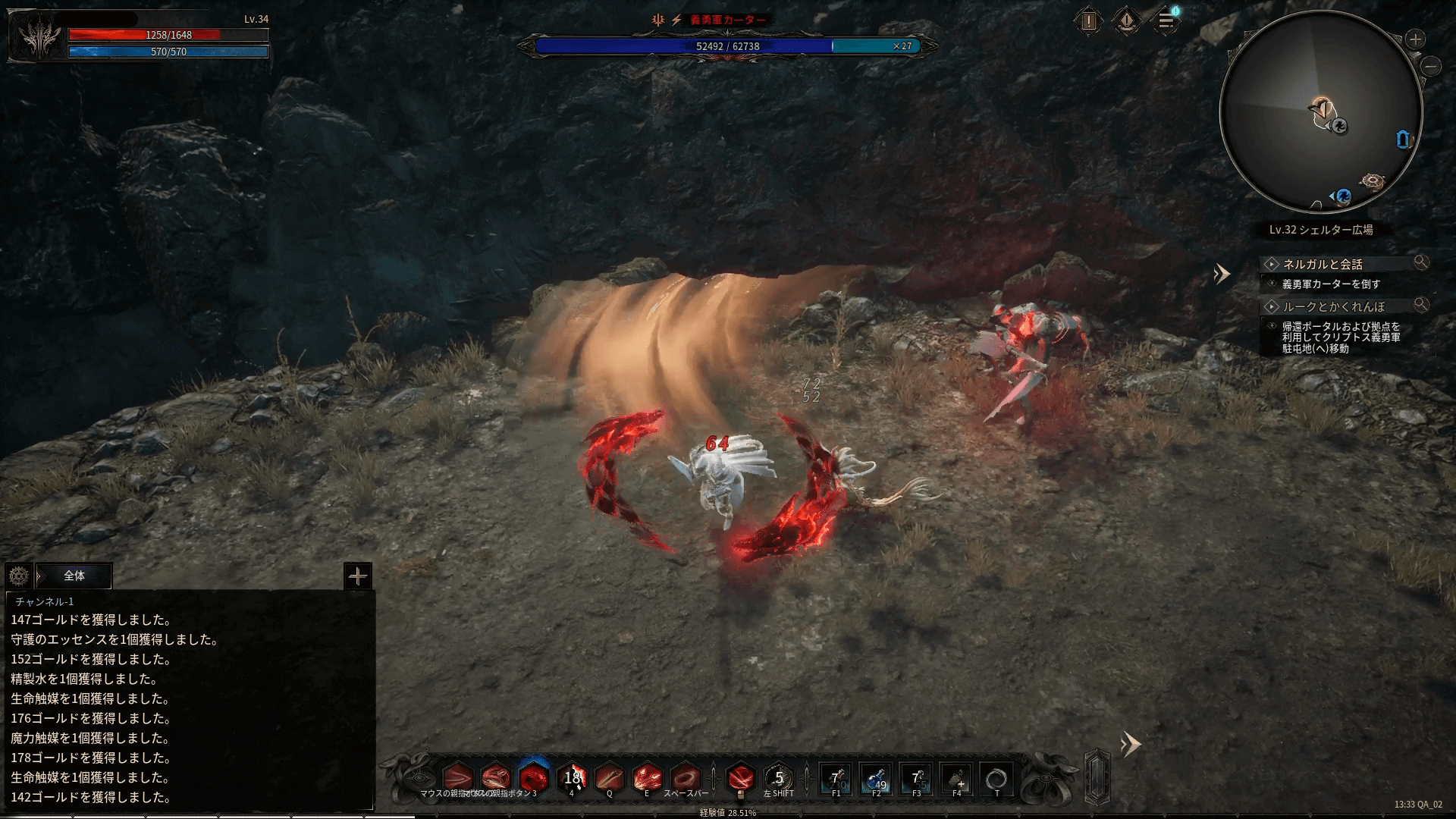Activate the Q slot slash skill
Image resolution: width=1456 pixels, height=819 pixels.
(x=609, y=779)
